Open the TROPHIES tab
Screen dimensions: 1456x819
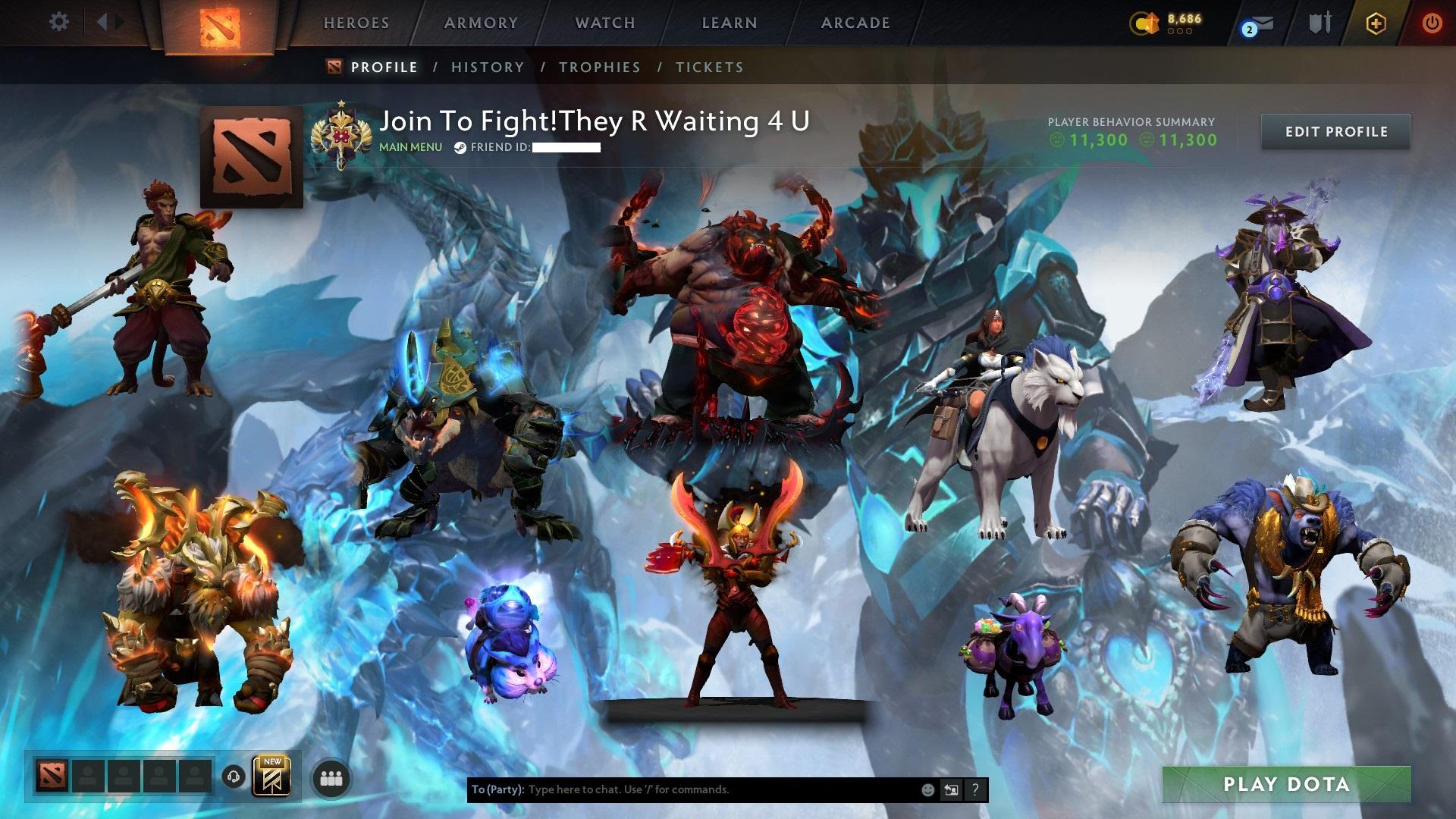click(601, 67)
